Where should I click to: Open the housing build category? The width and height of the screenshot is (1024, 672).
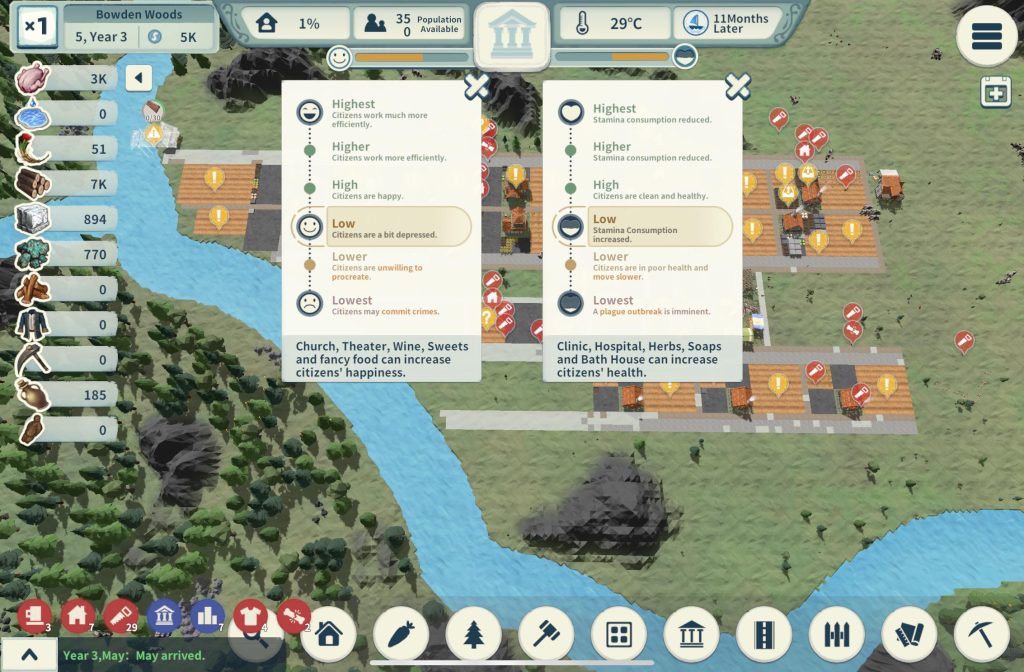328,633
